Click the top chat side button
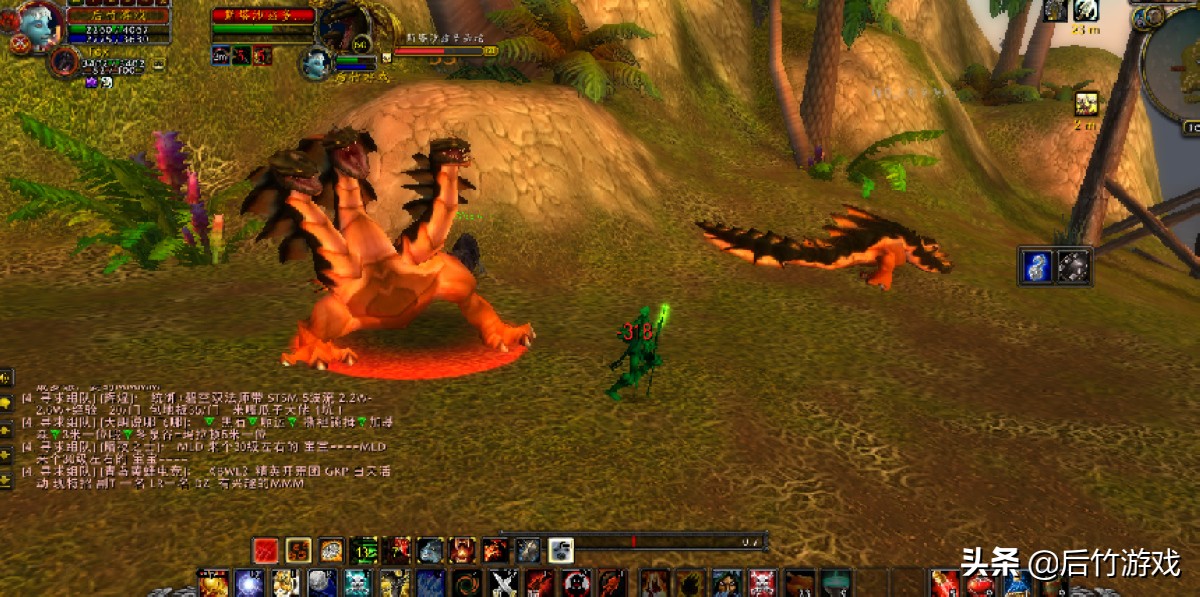 pyautogui.click(x=6, y=377)
